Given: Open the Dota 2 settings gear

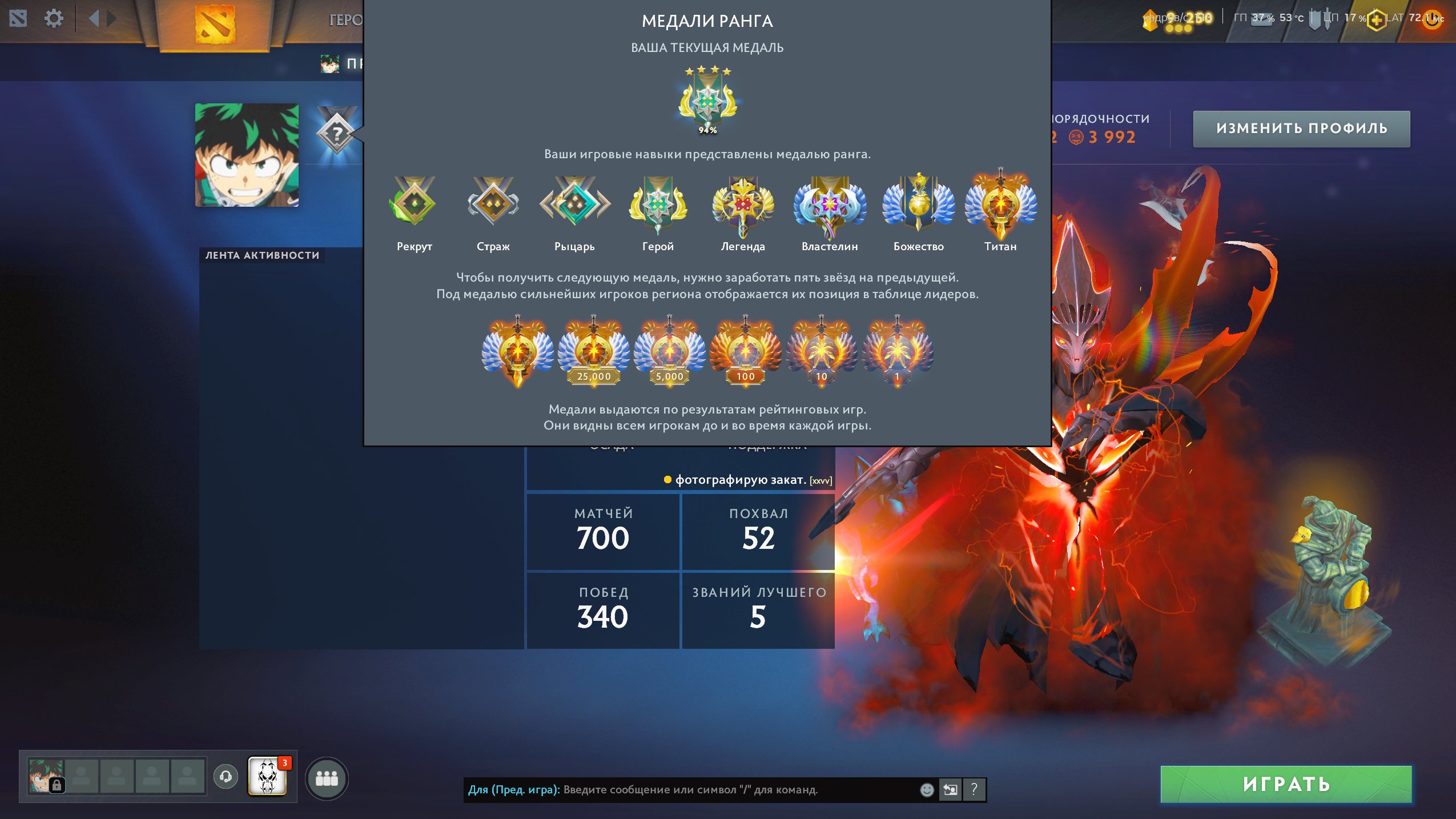Looking at the screenshot, I should click(54, 18).
